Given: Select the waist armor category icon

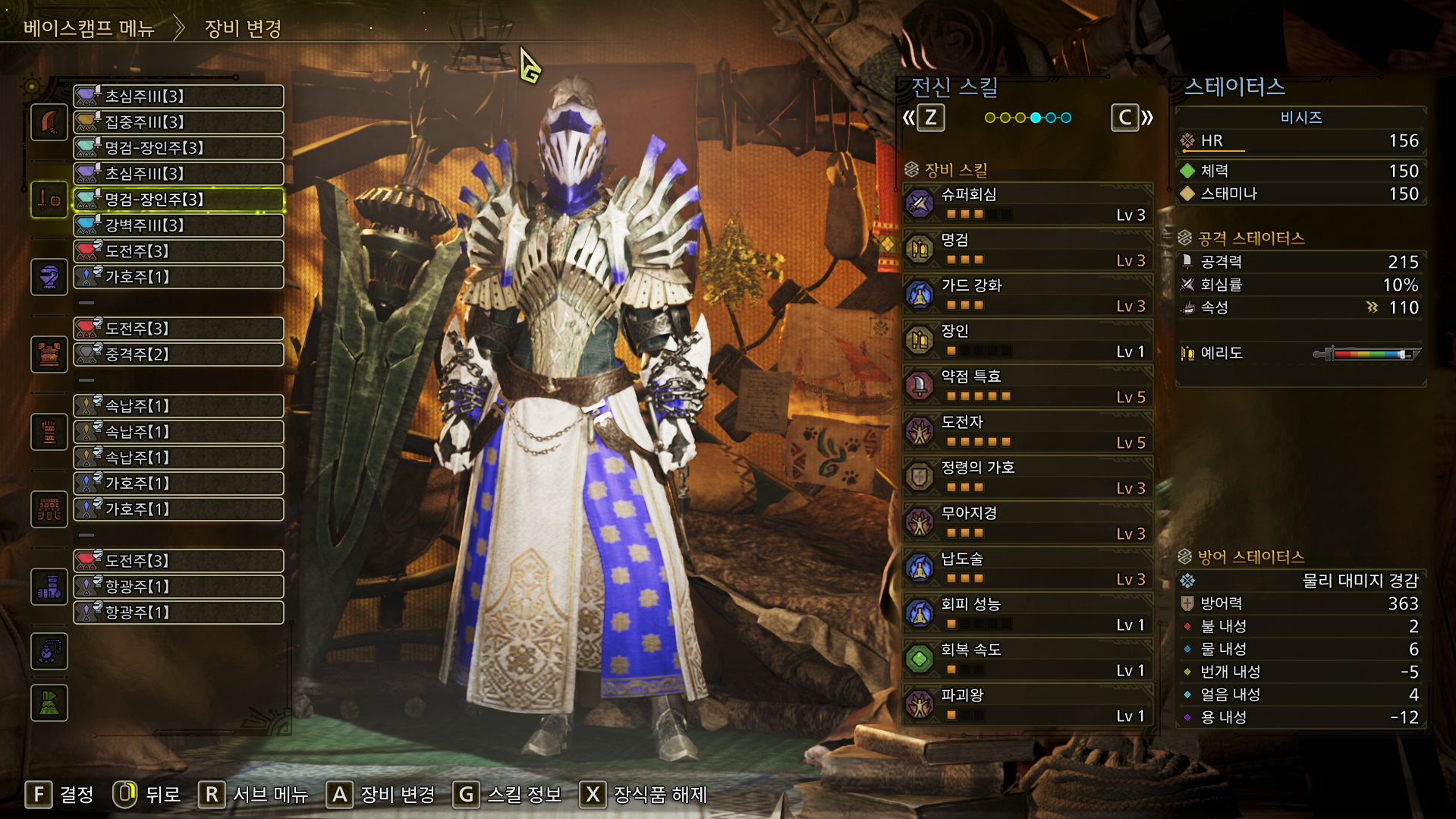Looking at the screenshot, I should 49,509.
